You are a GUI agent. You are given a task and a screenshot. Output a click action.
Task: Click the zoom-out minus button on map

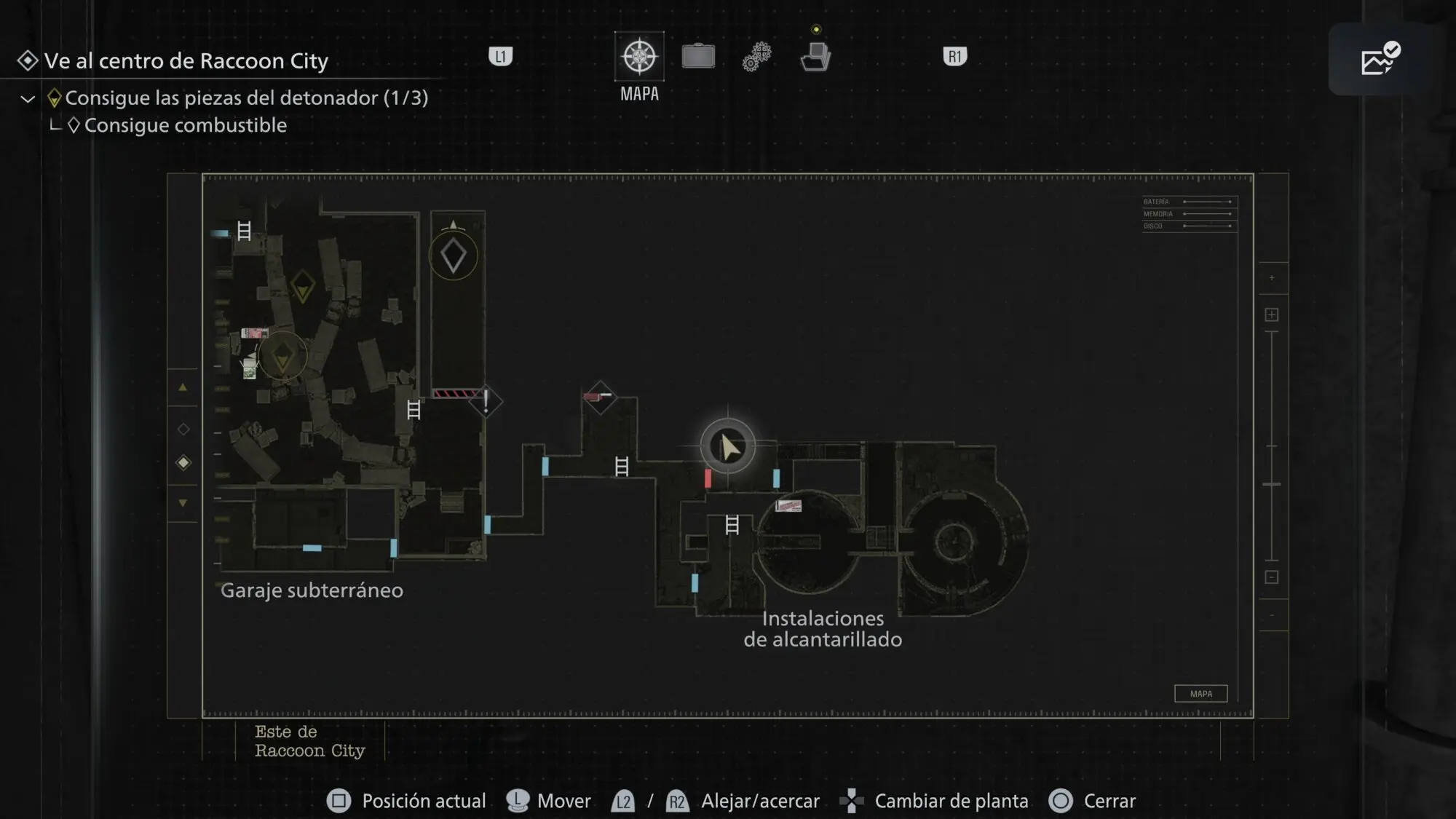[1272, 577]
